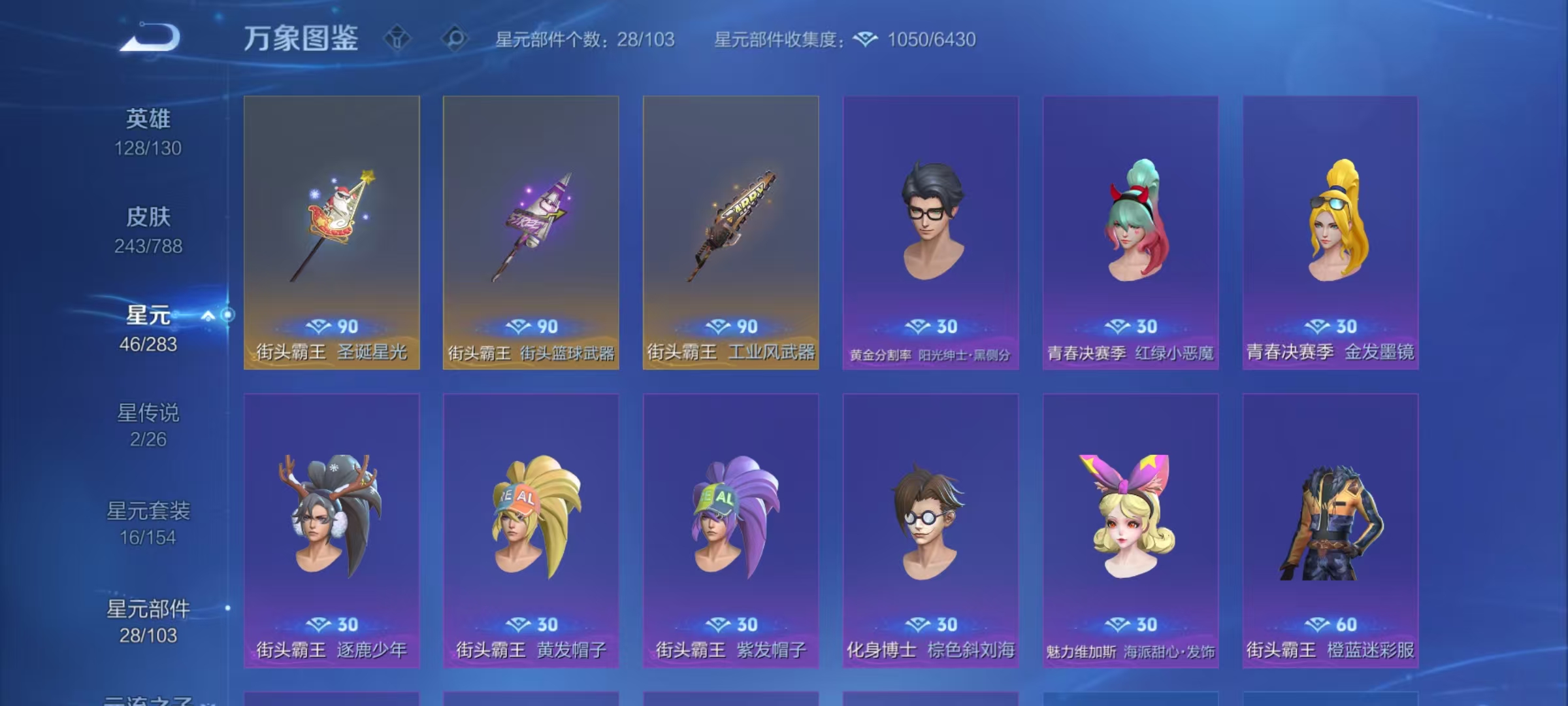
Task: Select the 红绿小恶魔 hairstyle card
Action: (x=1130, y=233)
